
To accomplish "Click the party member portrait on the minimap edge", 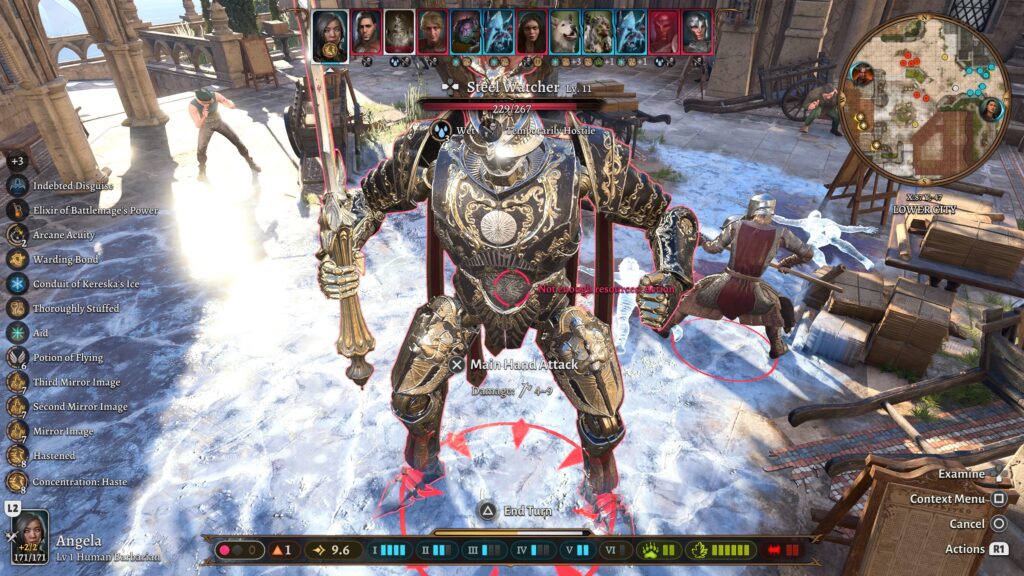I will [990, 109].
